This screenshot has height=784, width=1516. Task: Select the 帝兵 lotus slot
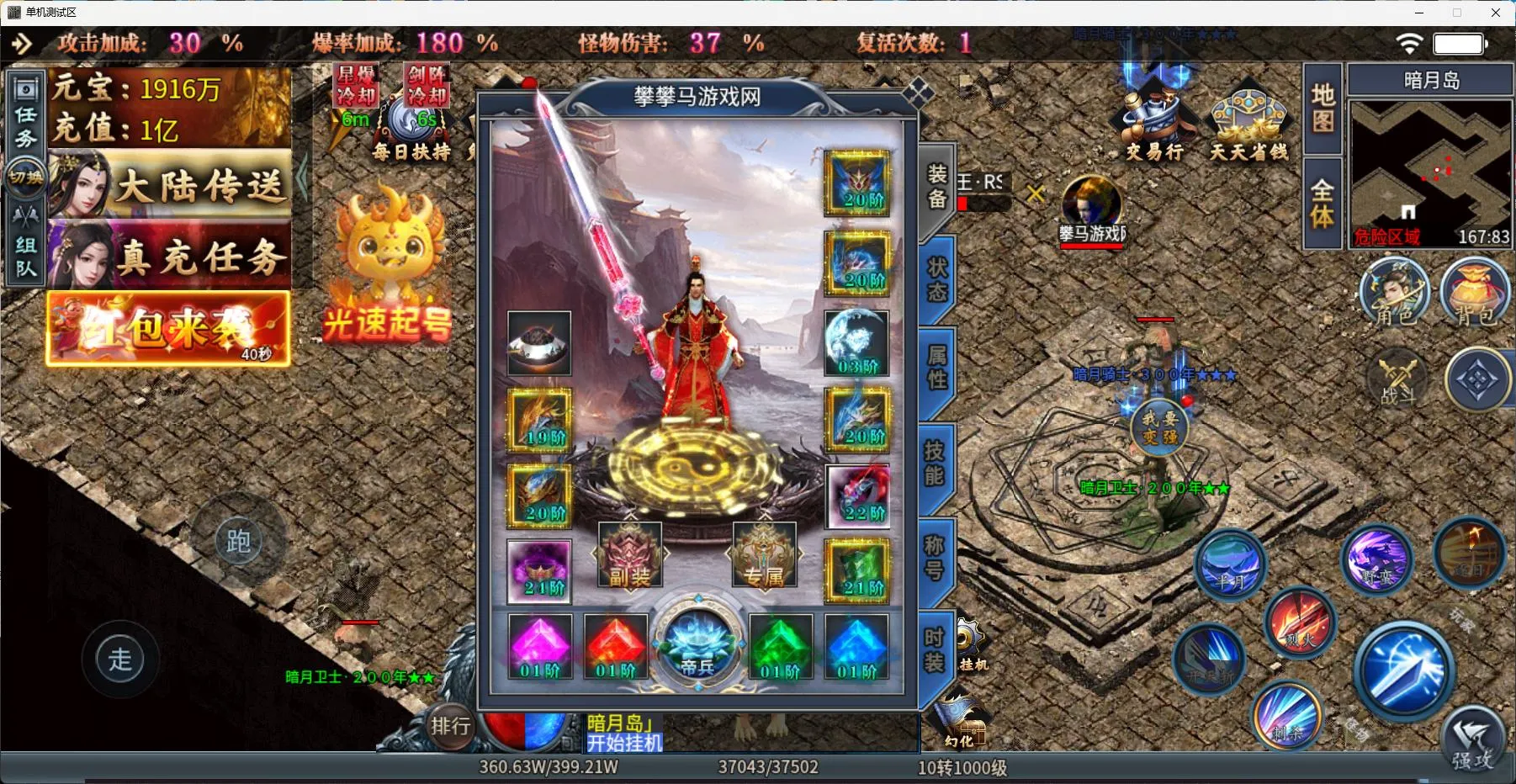click(x=697, y=646)
